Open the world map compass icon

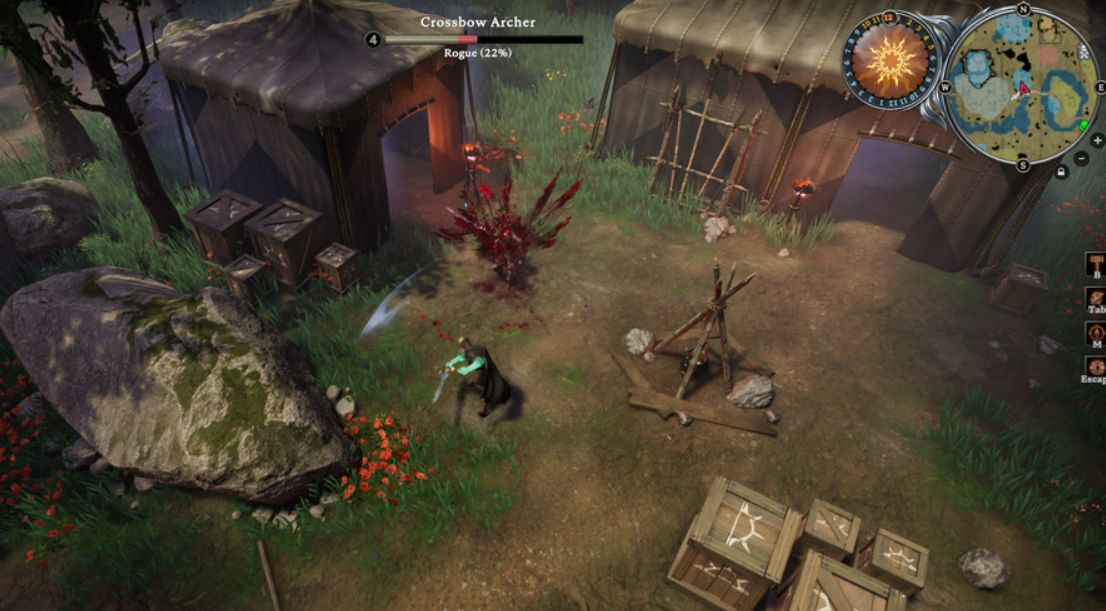point(1096,333)
